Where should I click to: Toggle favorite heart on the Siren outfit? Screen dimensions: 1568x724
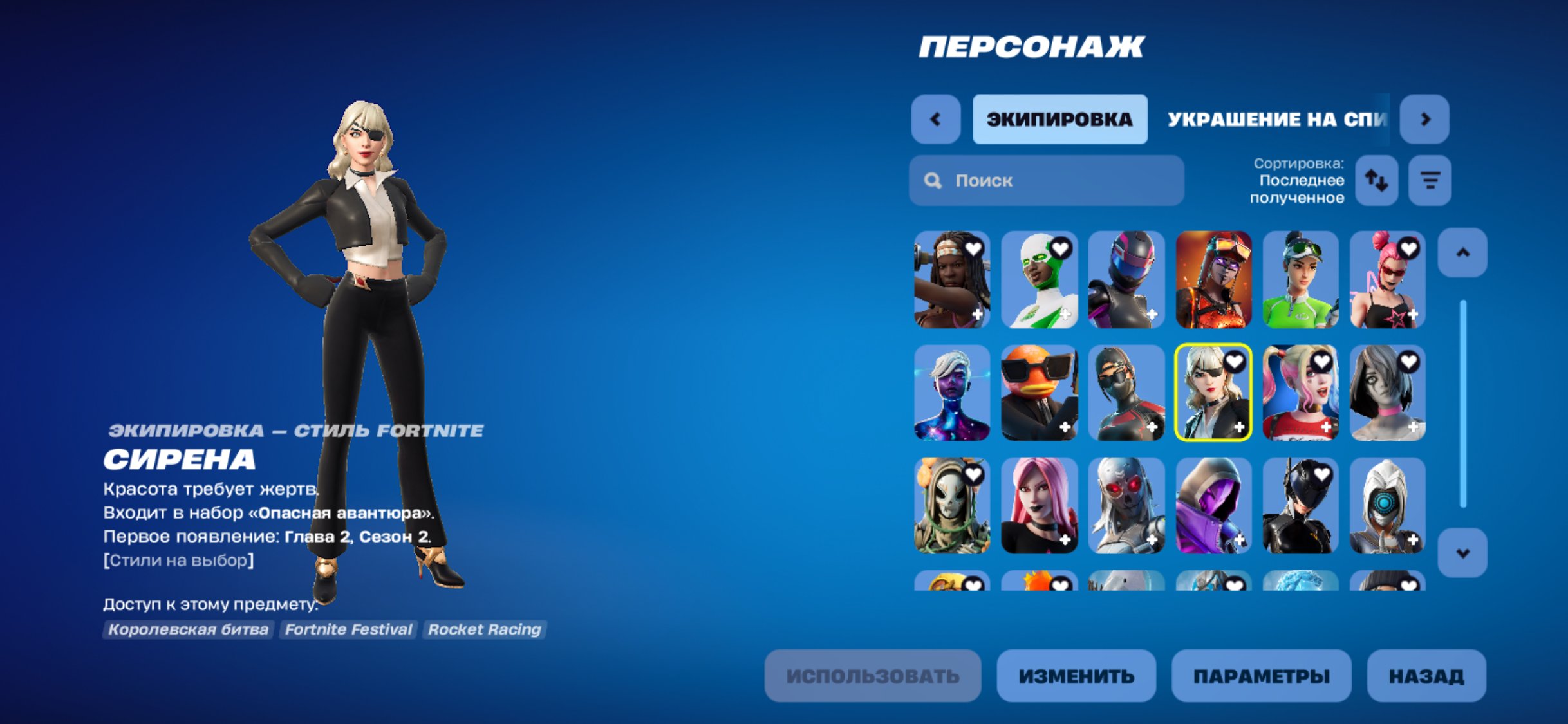(x=1235, y=365)
